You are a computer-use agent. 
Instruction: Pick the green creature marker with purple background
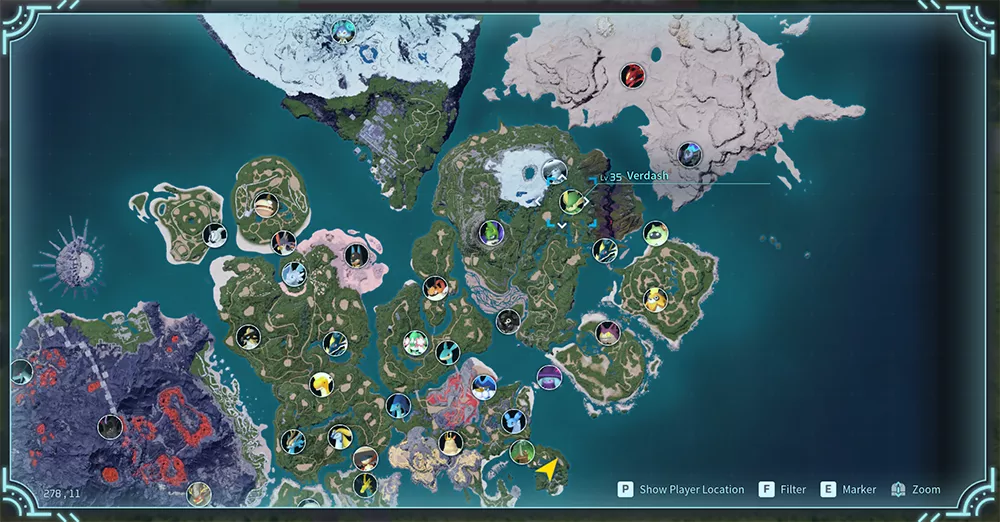pyautogui.click(x=490, y=233)
